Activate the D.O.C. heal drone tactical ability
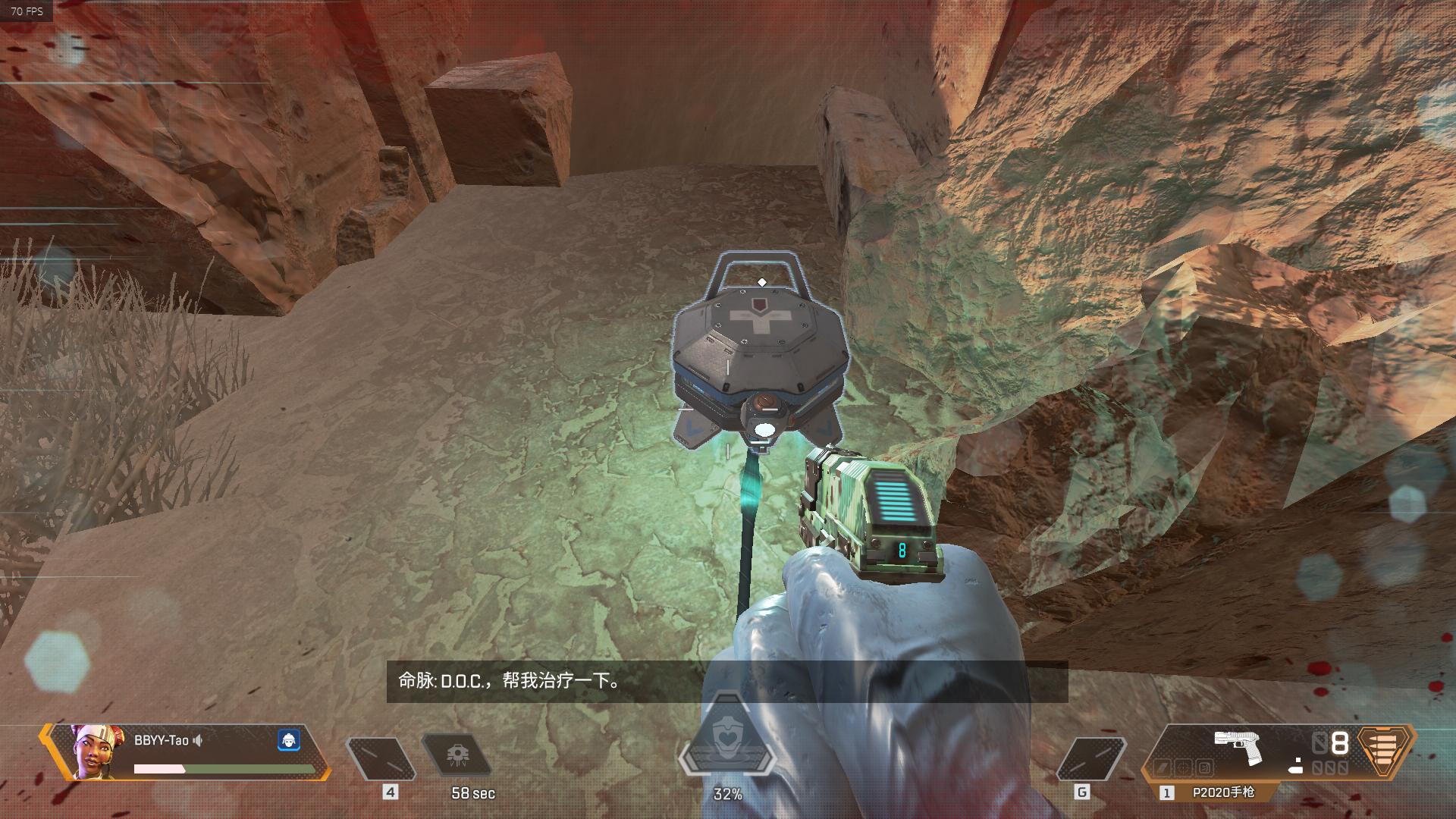1456x819 pixels. coord(457,756)
